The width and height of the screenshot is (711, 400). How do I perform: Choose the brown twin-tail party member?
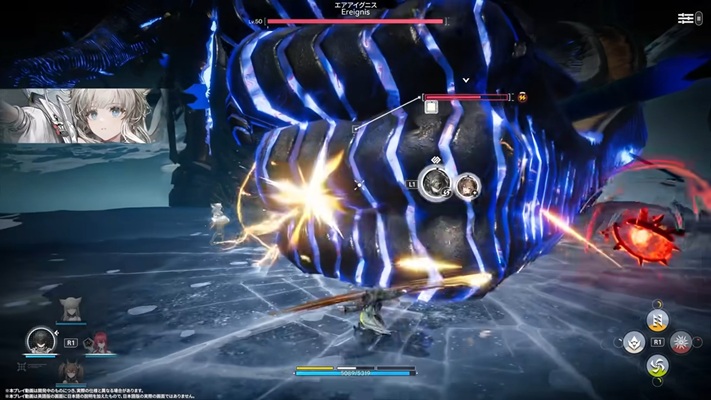[x=70, y=370]
